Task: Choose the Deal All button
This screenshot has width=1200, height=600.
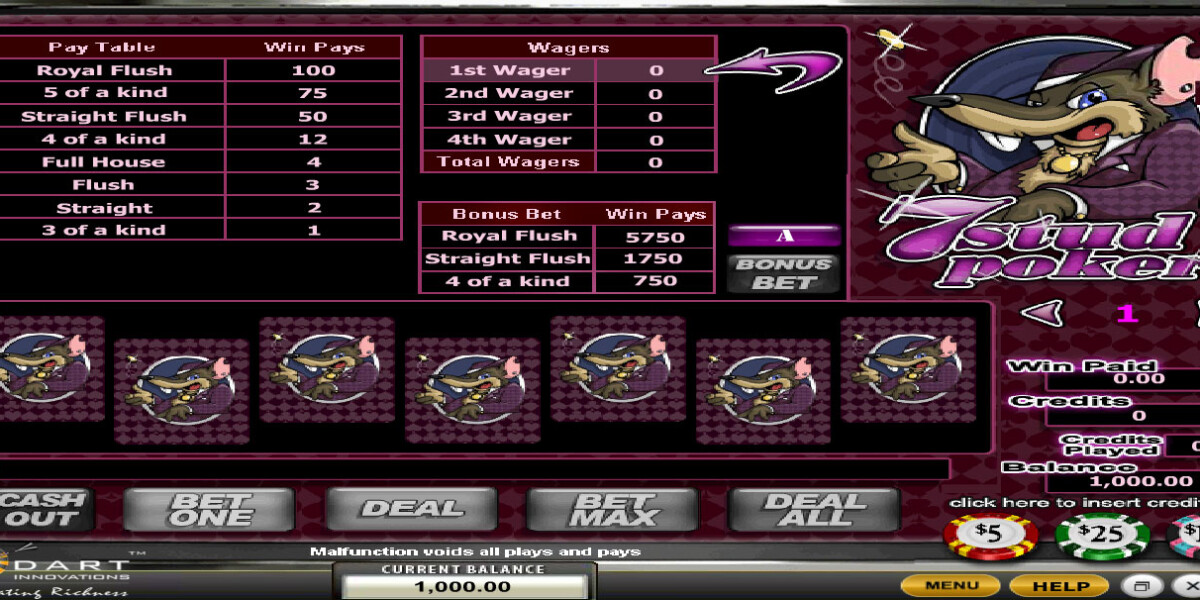Action: coord(813,509)
